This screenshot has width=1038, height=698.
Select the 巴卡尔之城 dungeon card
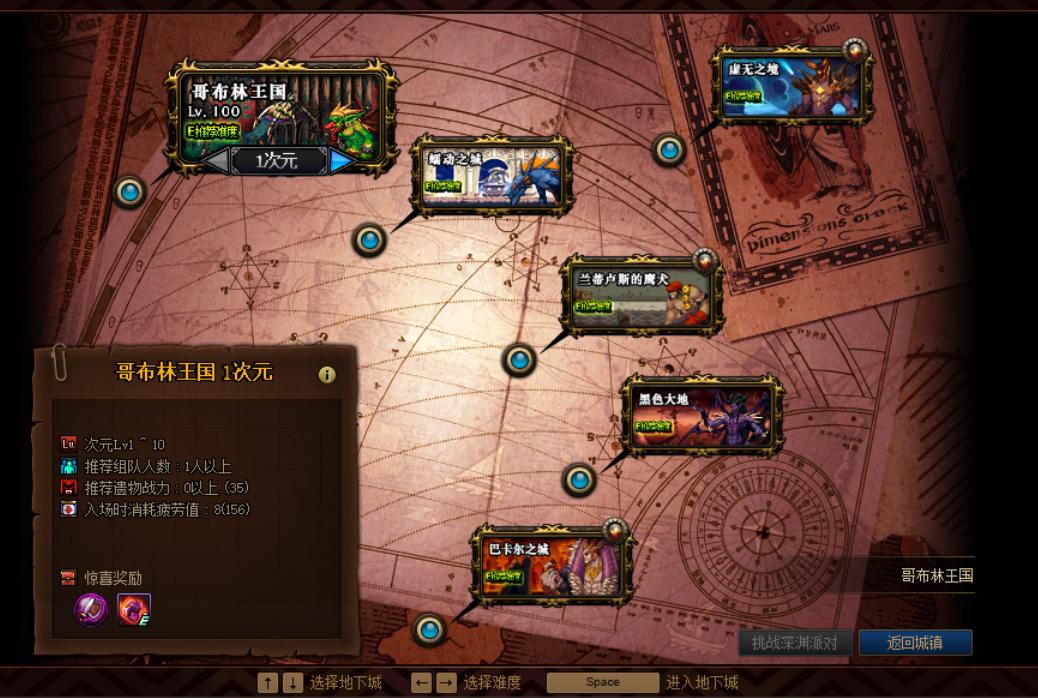point(552,565)
